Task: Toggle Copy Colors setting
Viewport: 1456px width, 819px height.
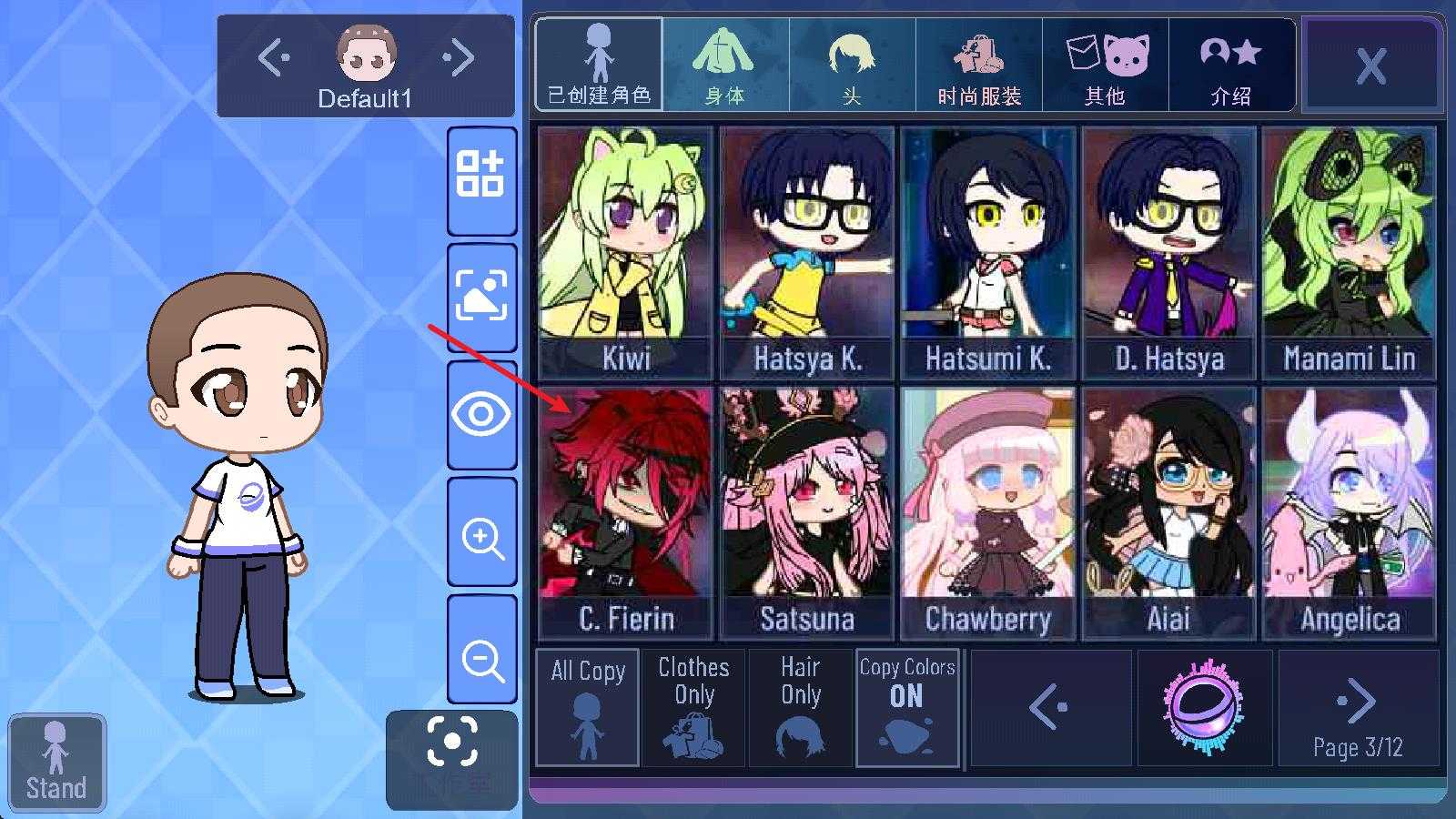Action: click(906, 708)
